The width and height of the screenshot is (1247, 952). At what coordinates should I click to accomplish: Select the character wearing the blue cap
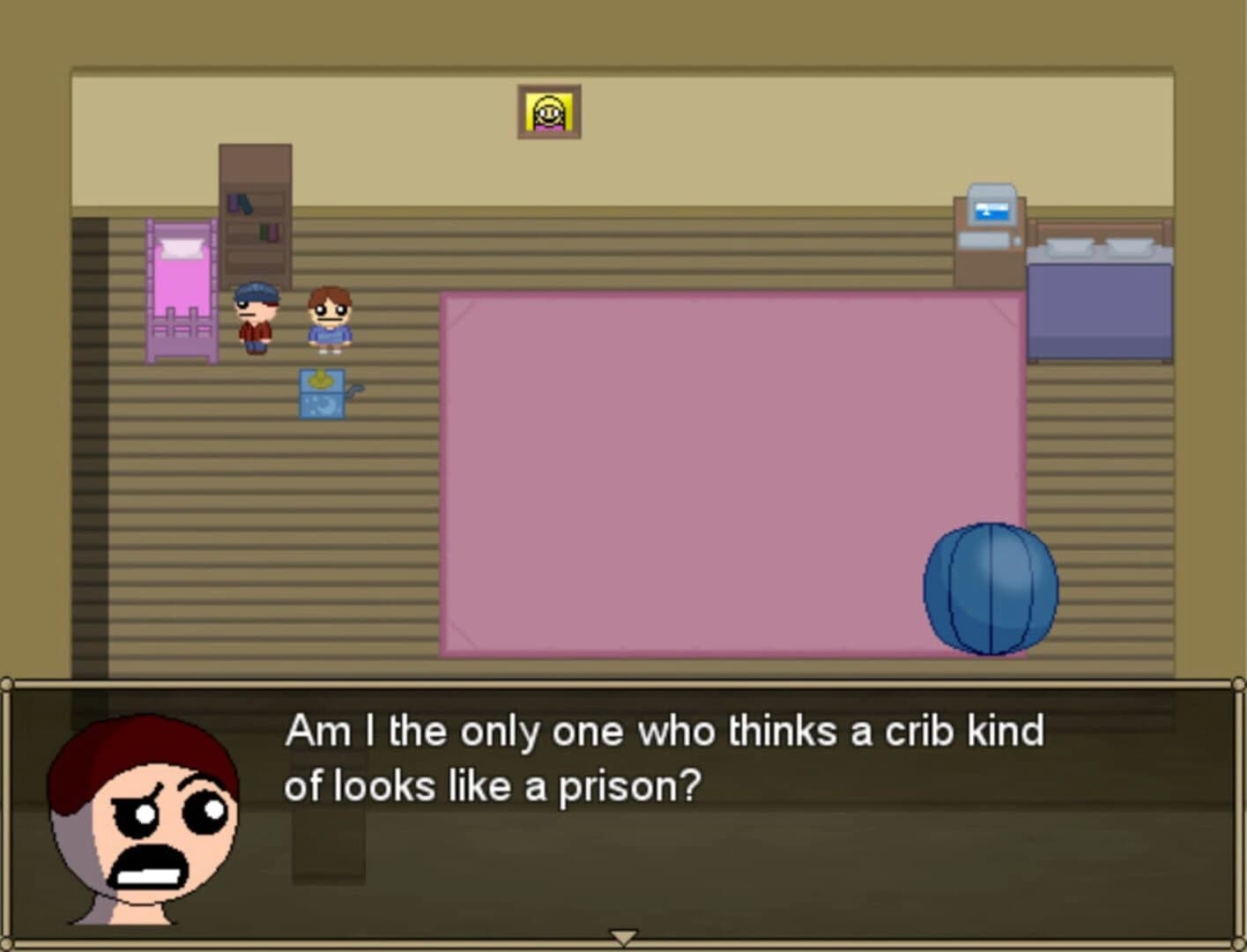pyautogui.click(x=254, y=316)
